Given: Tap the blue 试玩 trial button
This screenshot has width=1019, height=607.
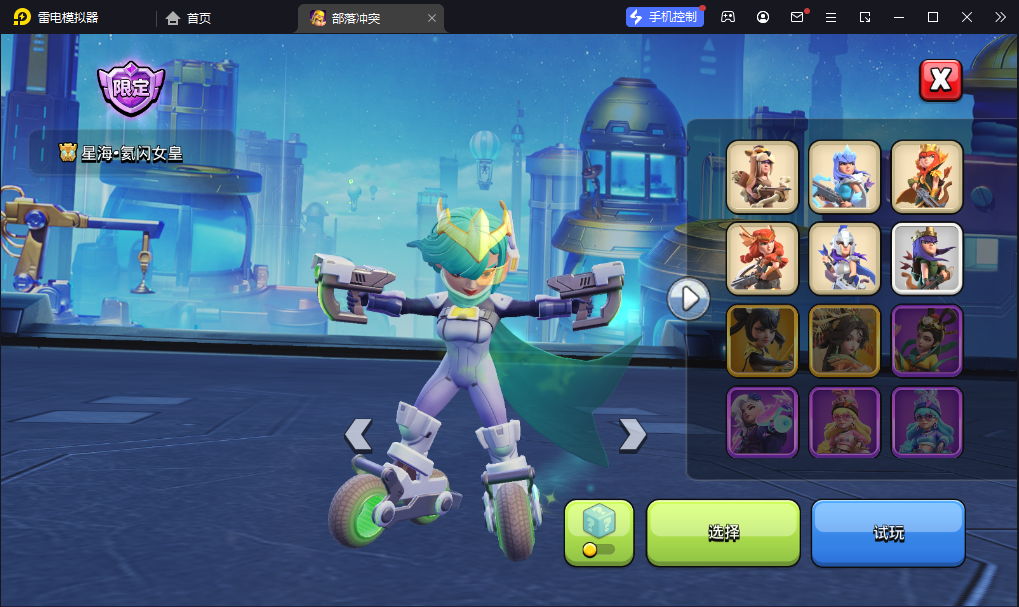Looking at the screenshot, I should [x=888, y=533].
